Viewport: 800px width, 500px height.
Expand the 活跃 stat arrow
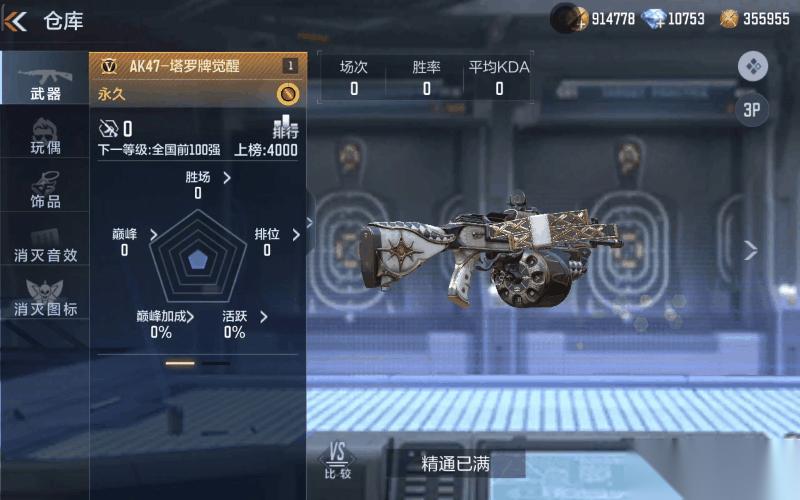(x=264, y=317)
